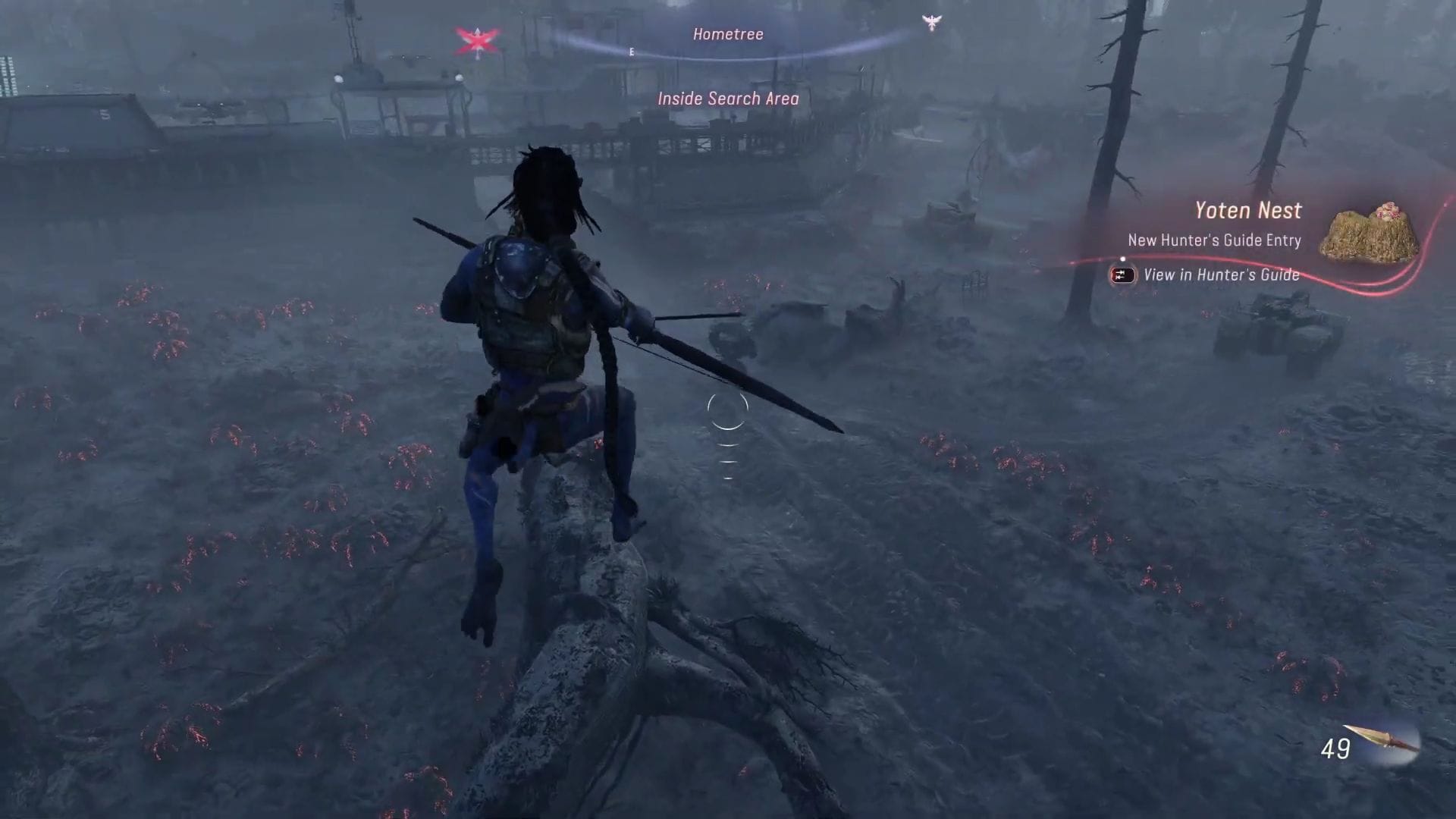Select the Yoten Nest notification title
1456x819 pixels.
point(1247,210)
